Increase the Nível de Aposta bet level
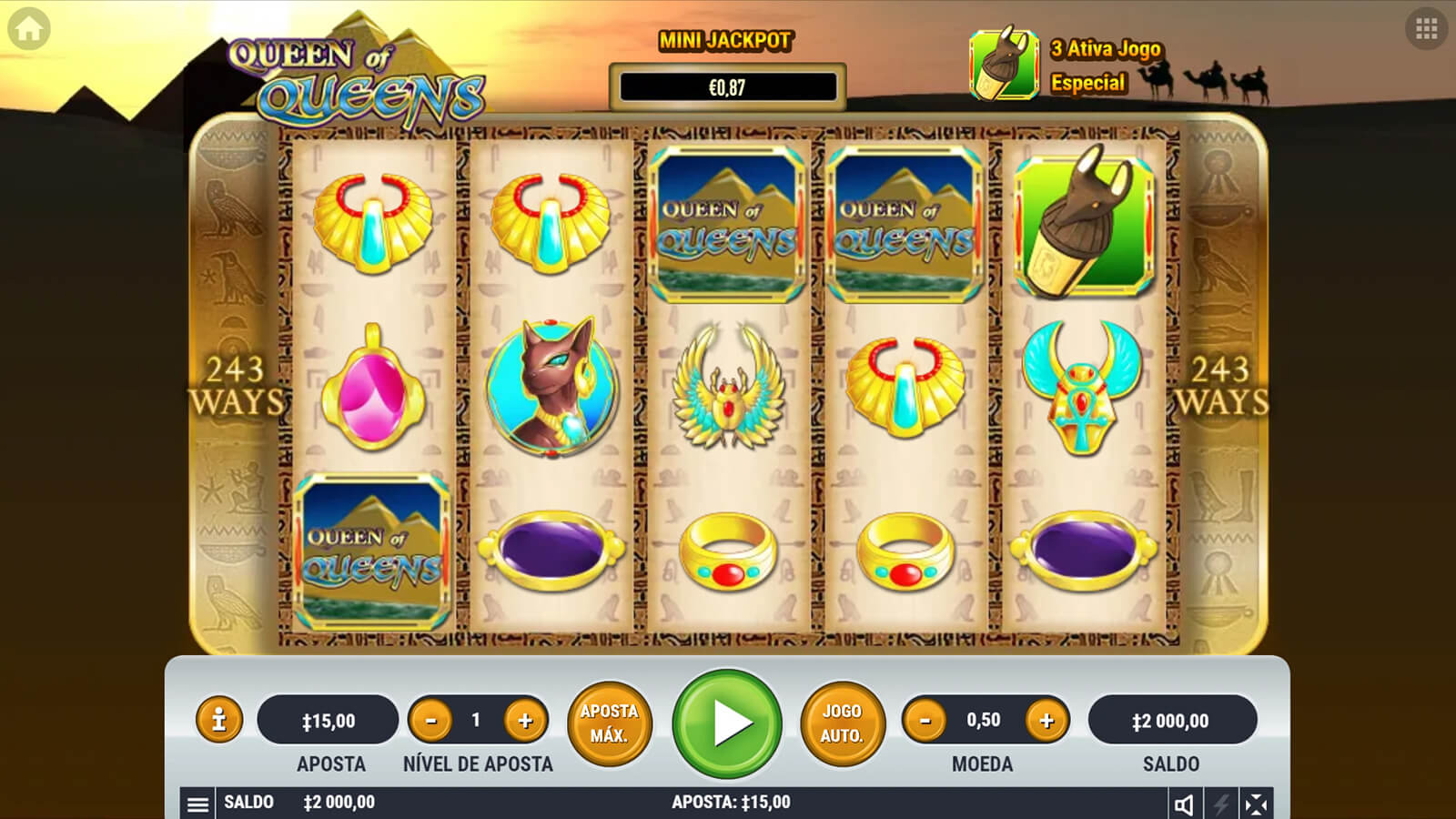The width and height of the screenshot is (1456, 819). click(x=525, y=721)
